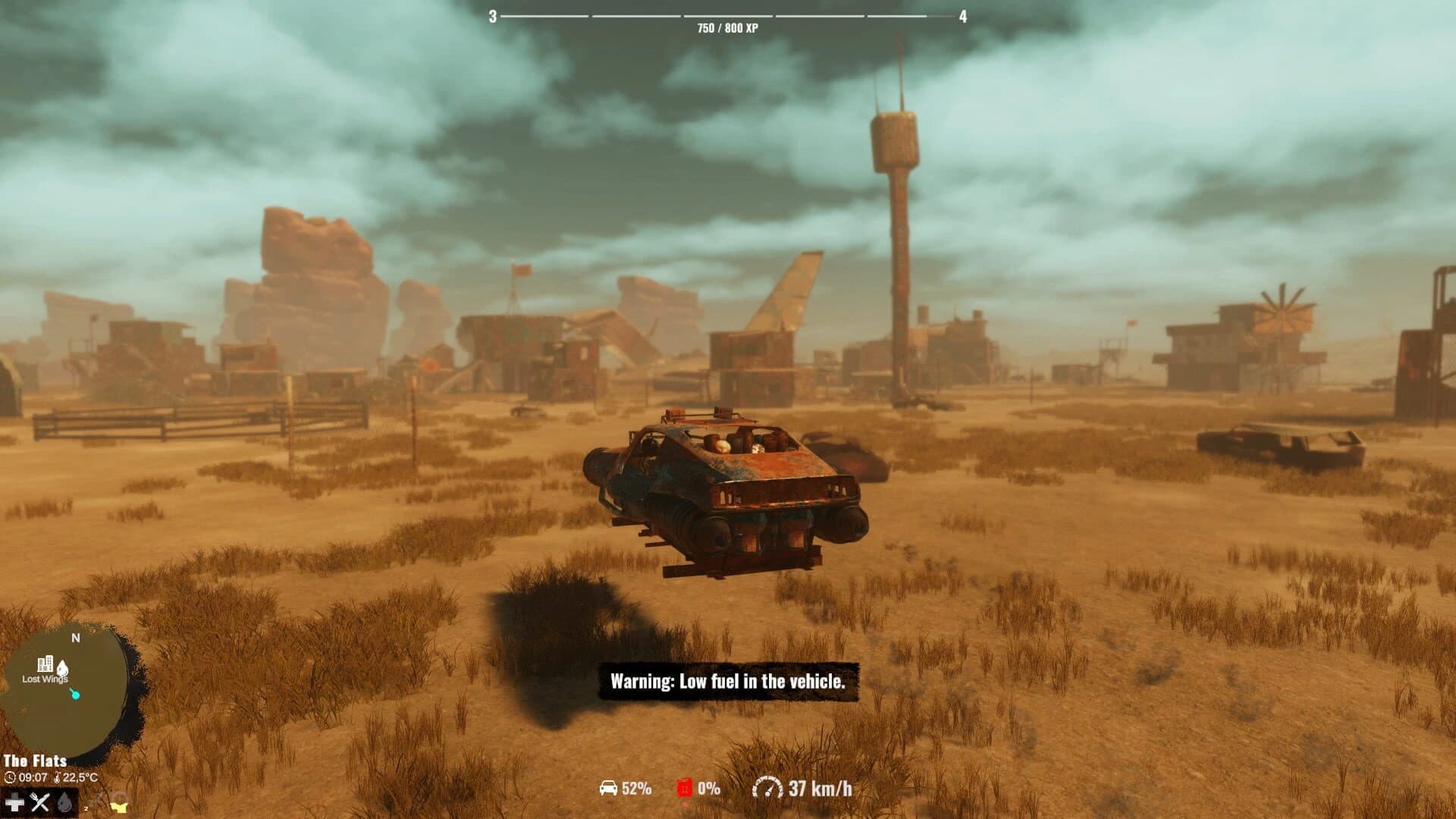Click the fork and knife hunger icon
This screenshot has height=819, width=1456.
tap(39, 802)
